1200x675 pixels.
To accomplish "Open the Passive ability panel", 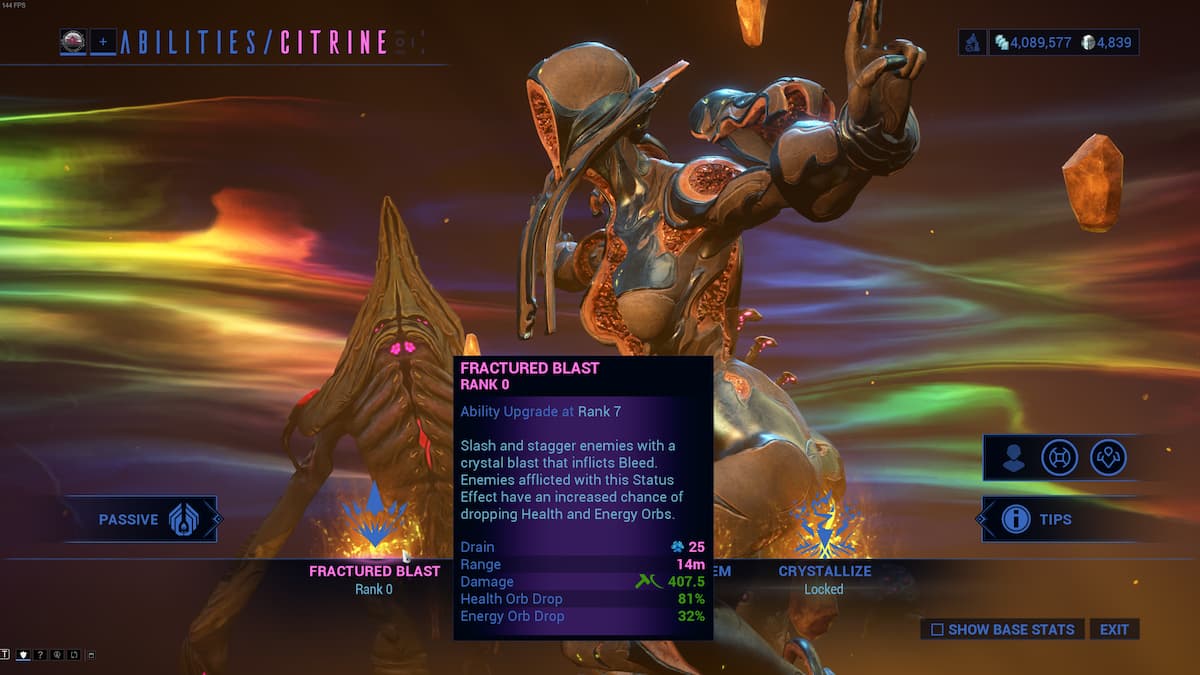I will [x=142, y=519].
